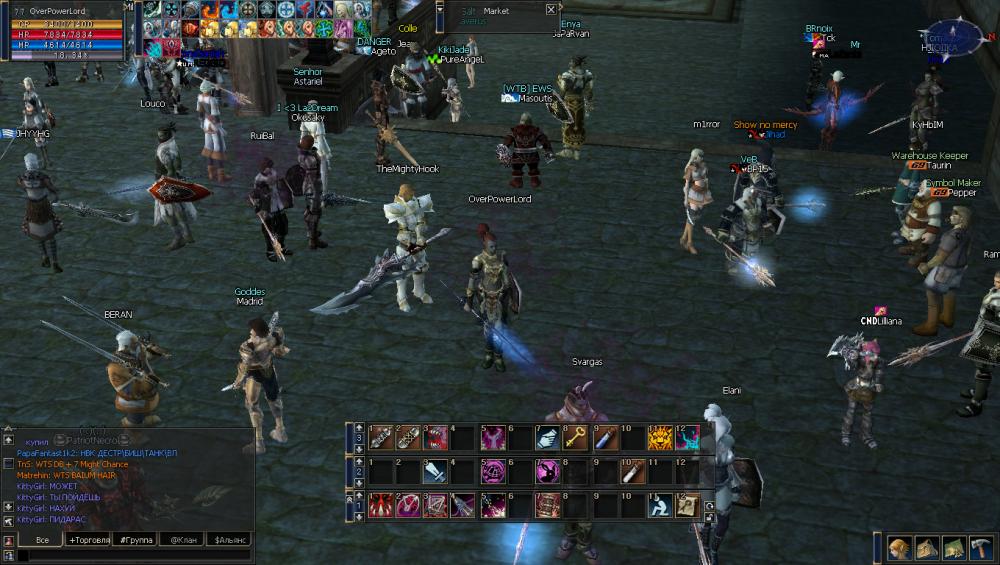Activate the golden lion skill icon
Image resolution: width=1000 pixels, height=565 pixels.
[660, 437]
